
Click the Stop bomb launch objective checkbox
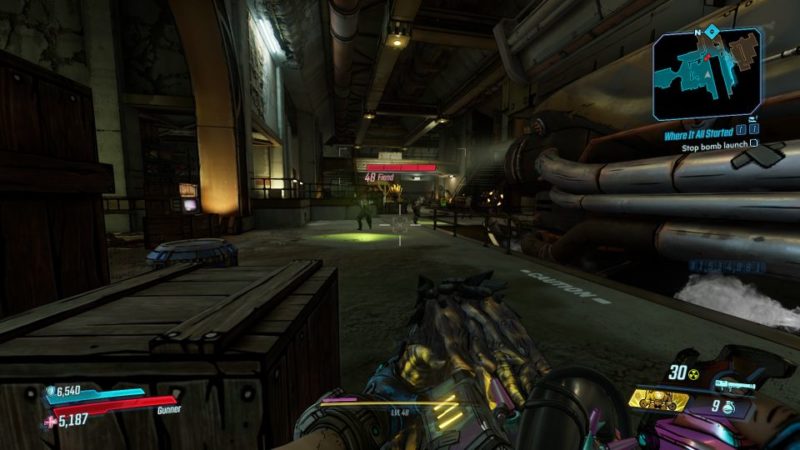pos(752,143)
